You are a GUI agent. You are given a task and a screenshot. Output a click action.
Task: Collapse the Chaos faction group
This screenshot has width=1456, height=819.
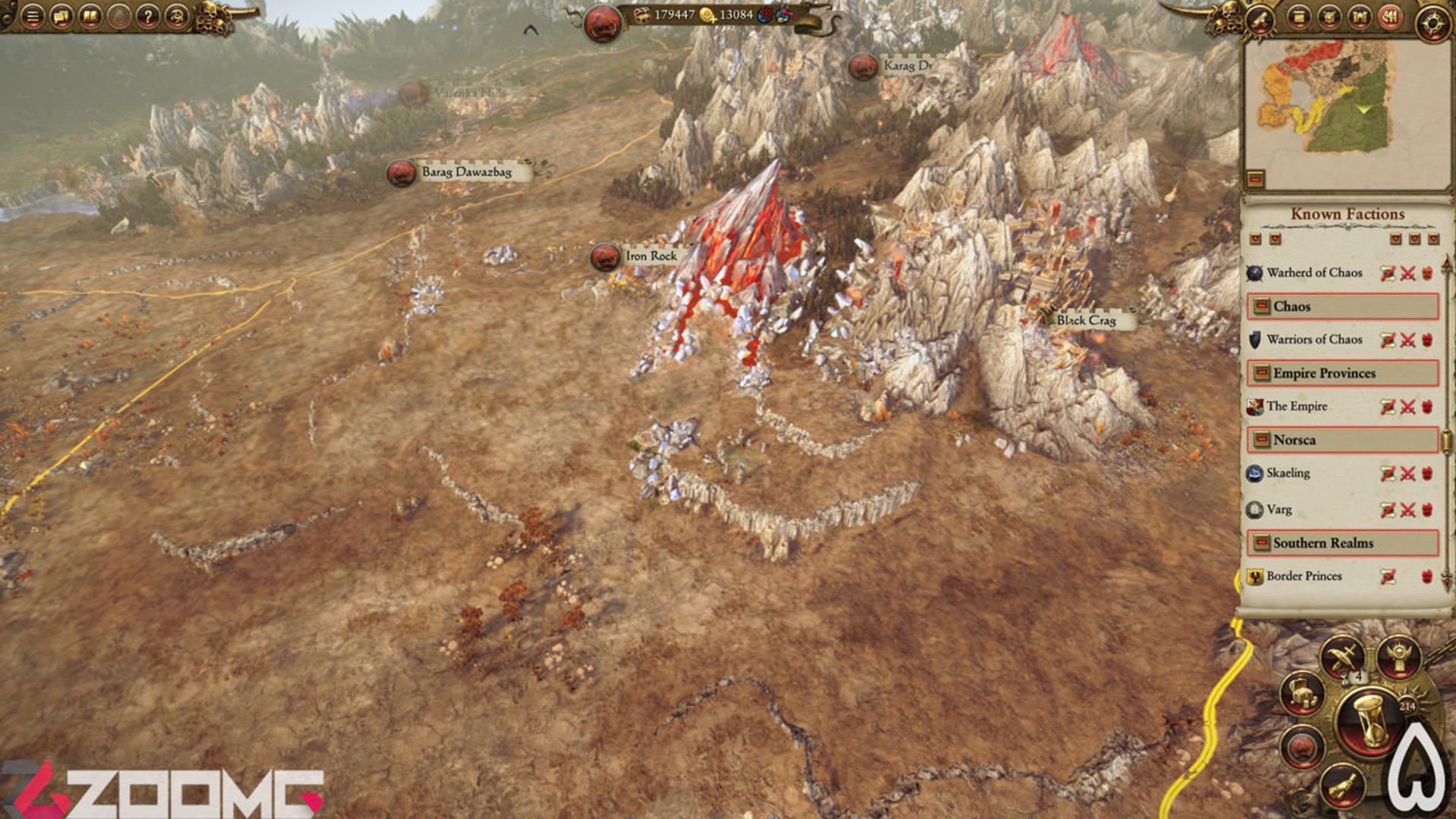click(1262, 306)
